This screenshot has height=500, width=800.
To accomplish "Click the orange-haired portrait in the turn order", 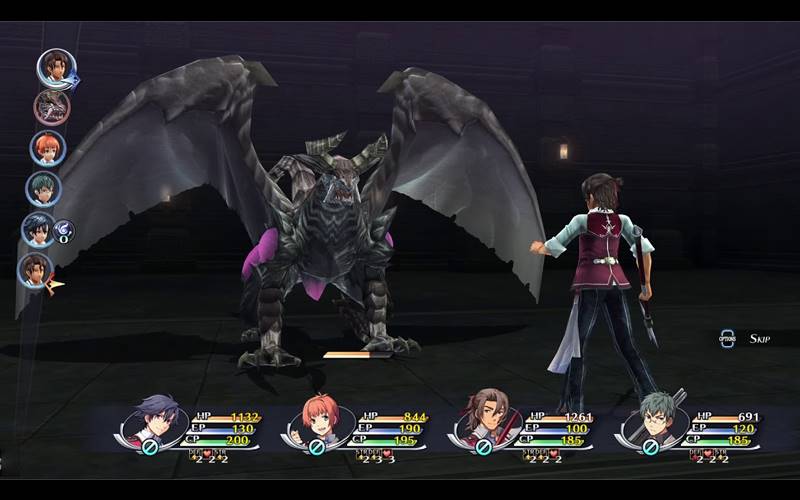I will [47, 148].
